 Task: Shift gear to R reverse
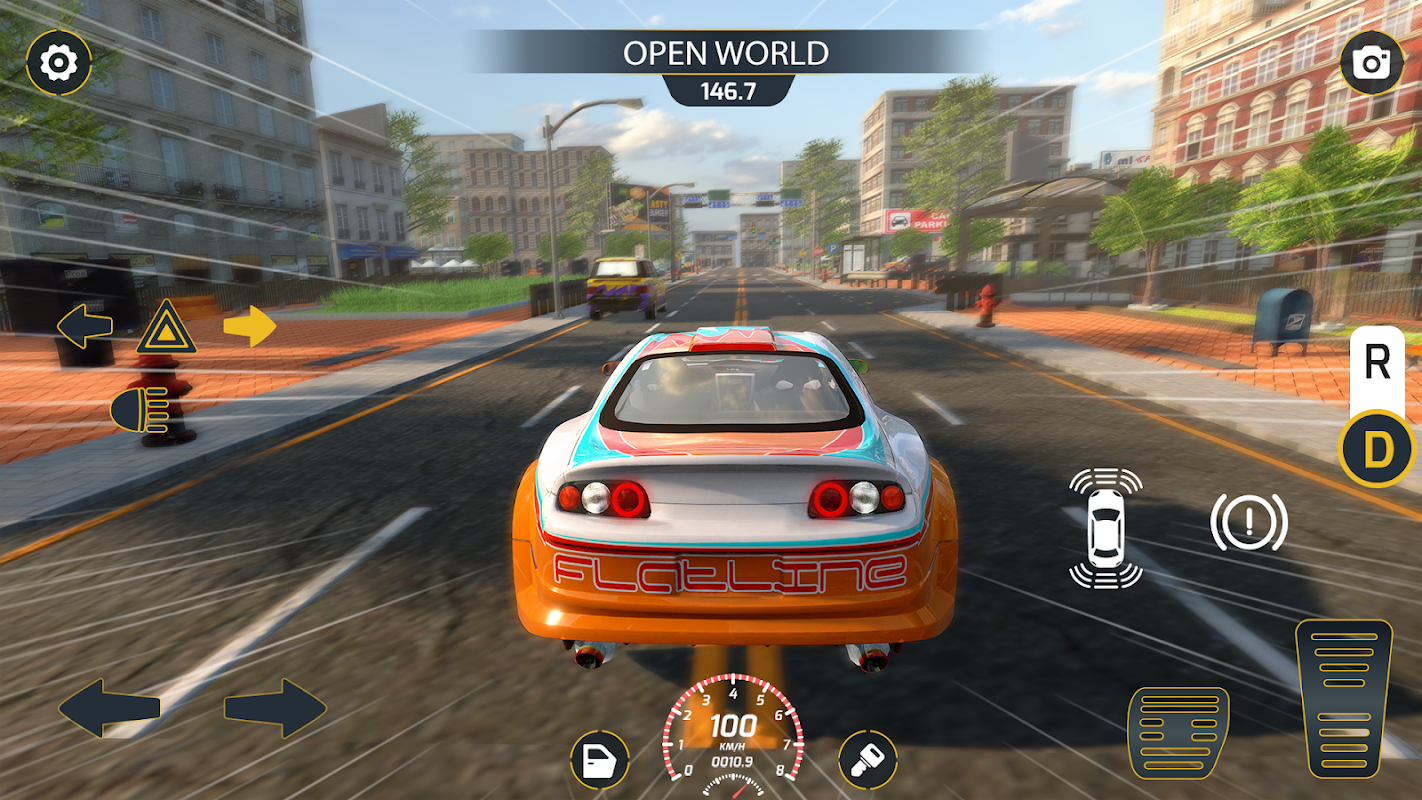[x=1377, y=364]
